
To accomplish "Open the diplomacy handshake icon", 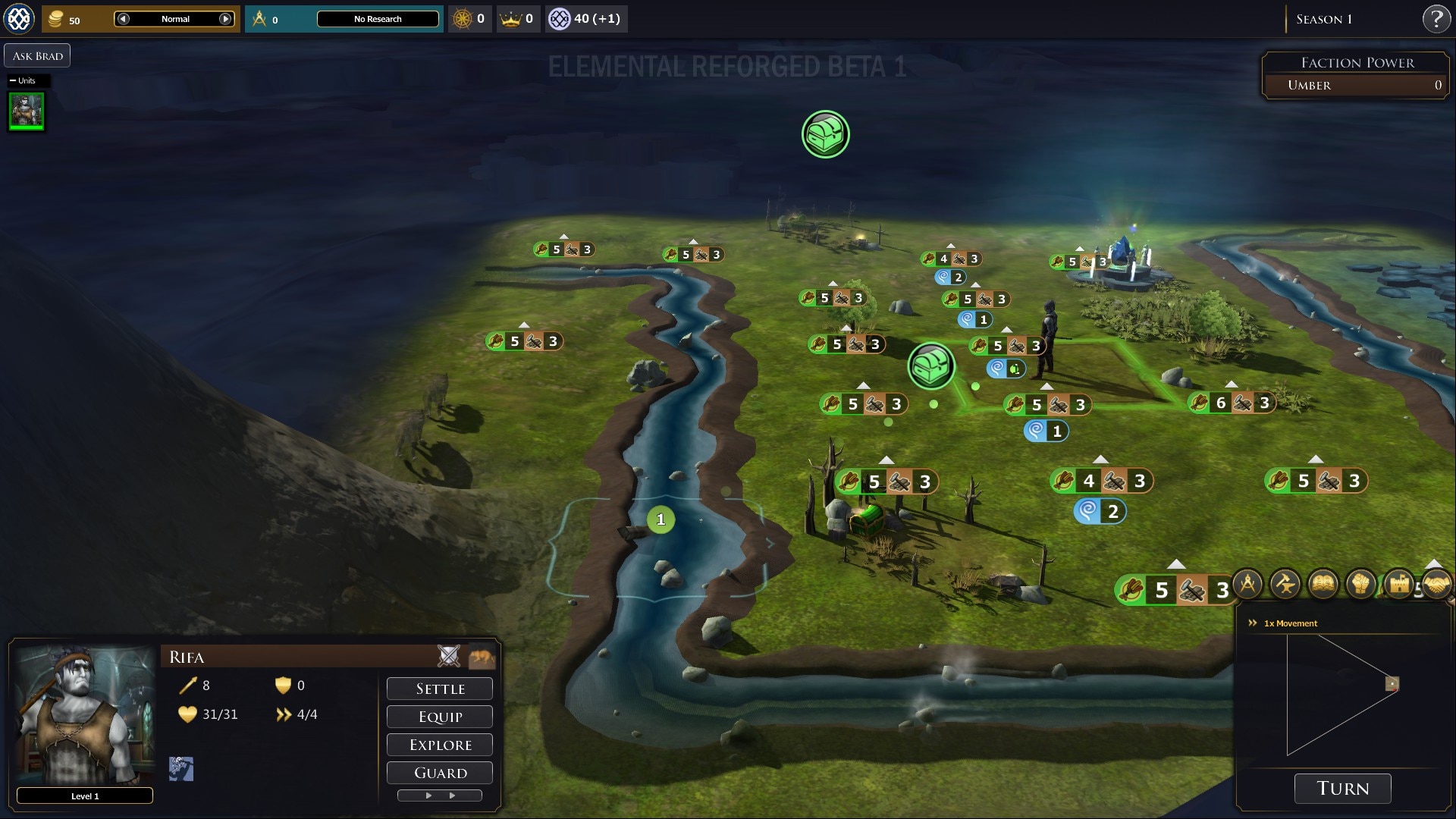I will pyautogui.click(x=1436, y=584).
